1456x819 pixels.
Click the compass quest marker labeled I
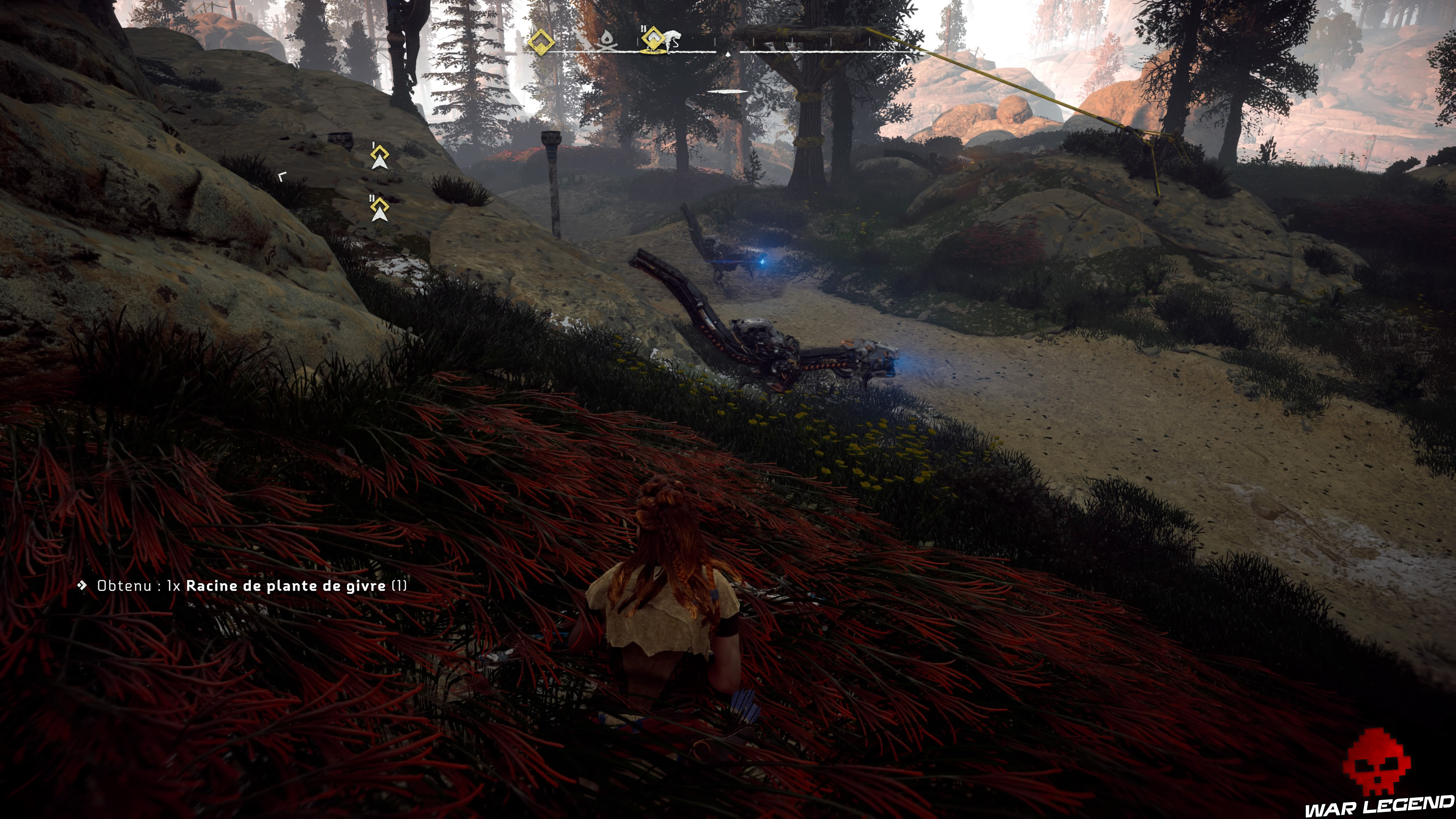541,41
